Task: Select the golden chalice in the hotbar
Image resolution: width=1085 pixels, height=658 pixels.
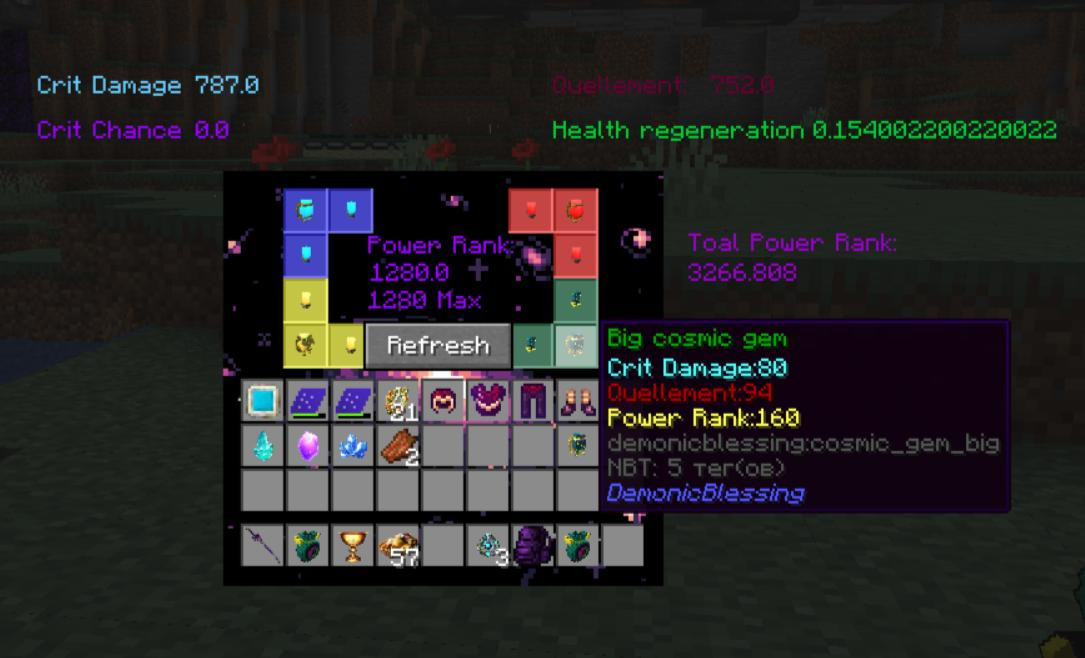Action: (352, 546)
